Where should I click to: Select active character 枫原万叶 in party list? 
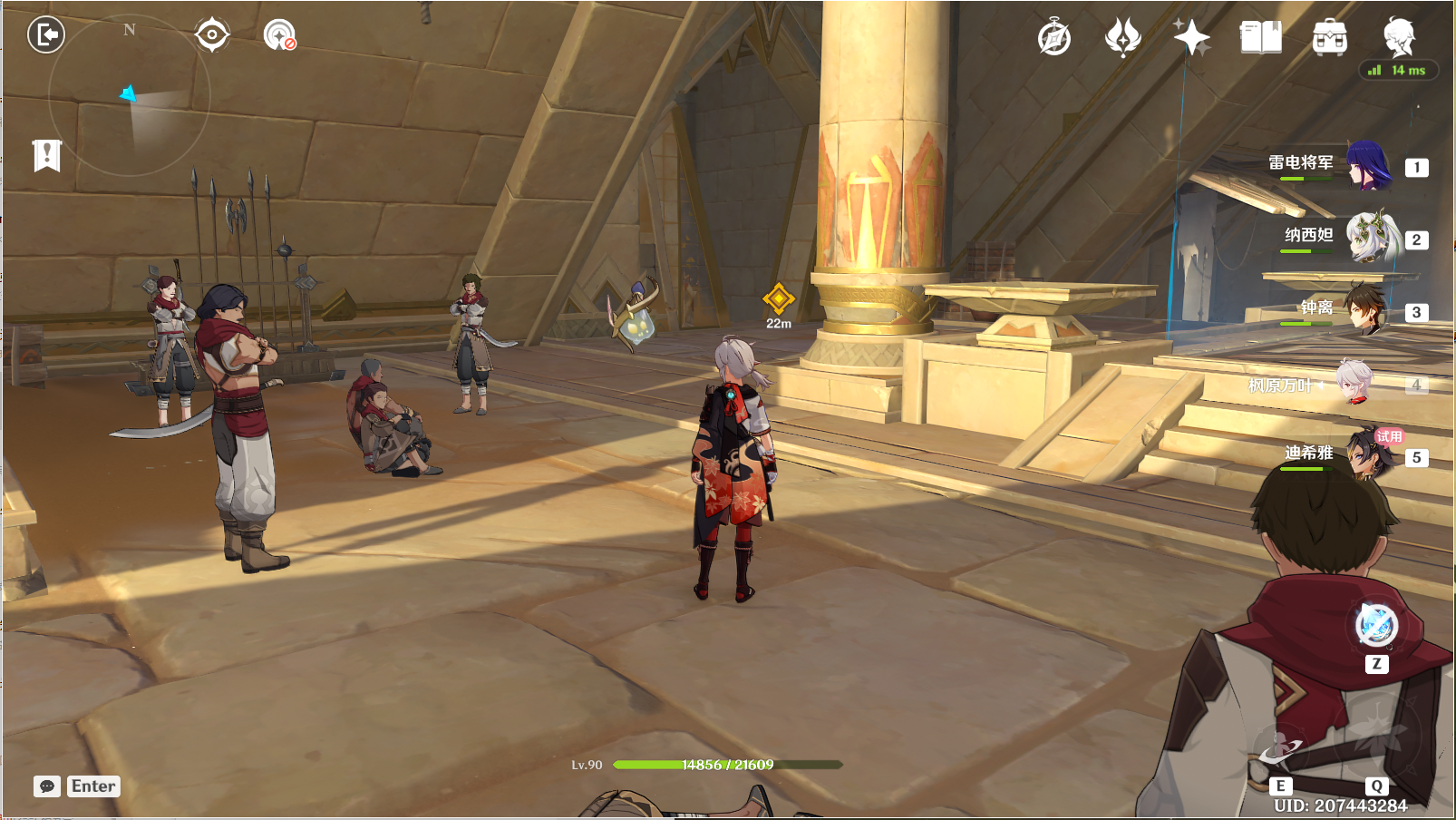[x=1355, y=384]
